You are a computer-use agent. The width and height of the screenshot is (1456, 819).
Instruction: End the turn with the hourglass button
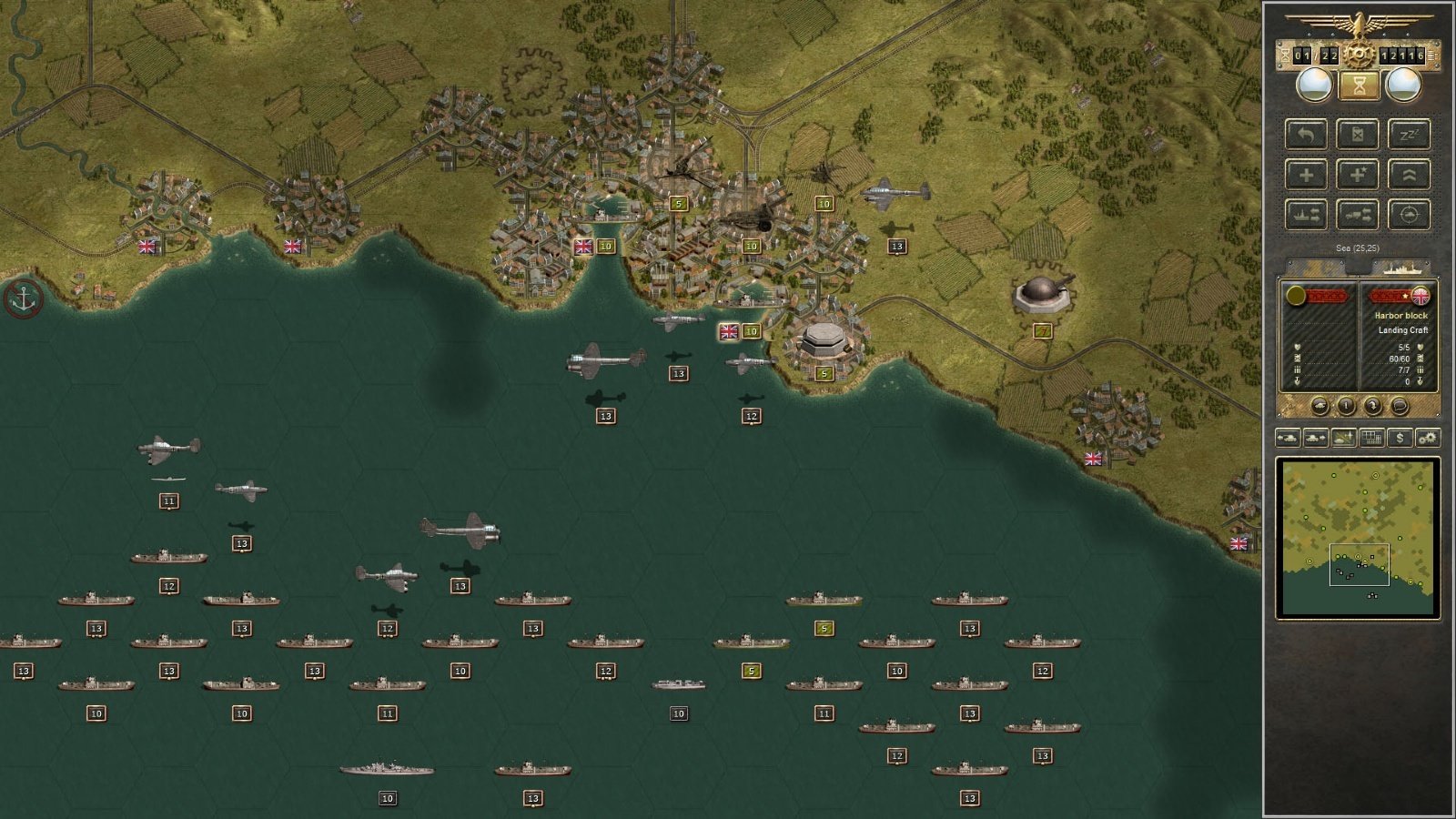click(x=1358, y=86)
